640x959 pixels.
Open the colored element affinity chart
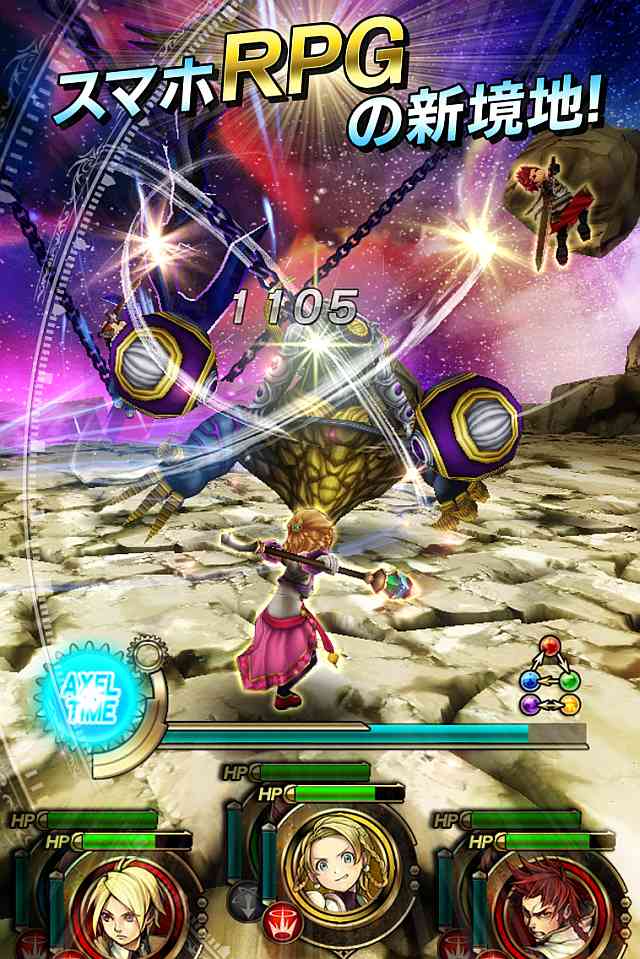[x=550, y=678]
